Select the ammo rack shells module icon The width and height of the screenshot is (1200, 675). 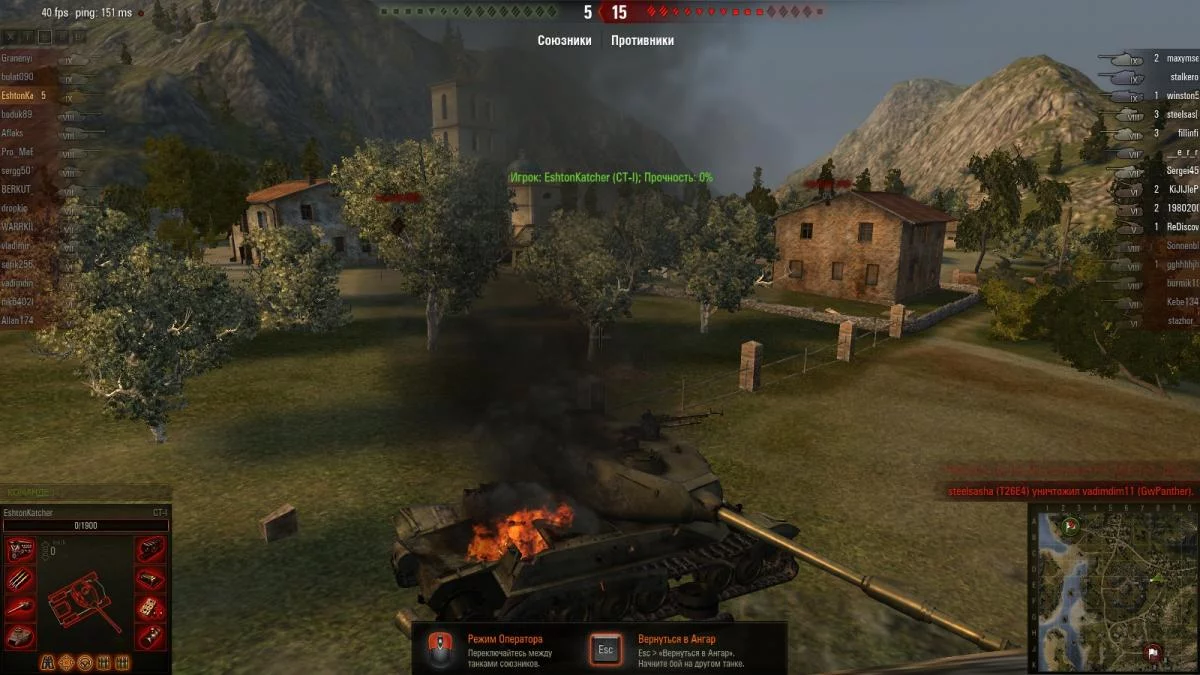21,579
